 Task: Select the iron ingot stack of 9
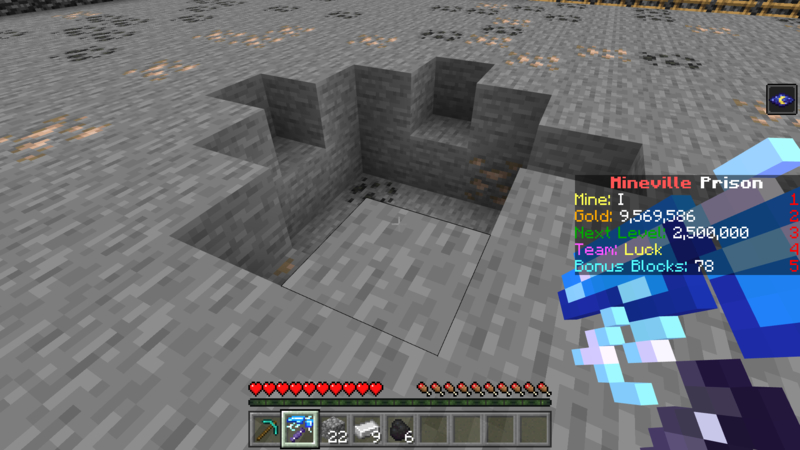click(366, 429)
